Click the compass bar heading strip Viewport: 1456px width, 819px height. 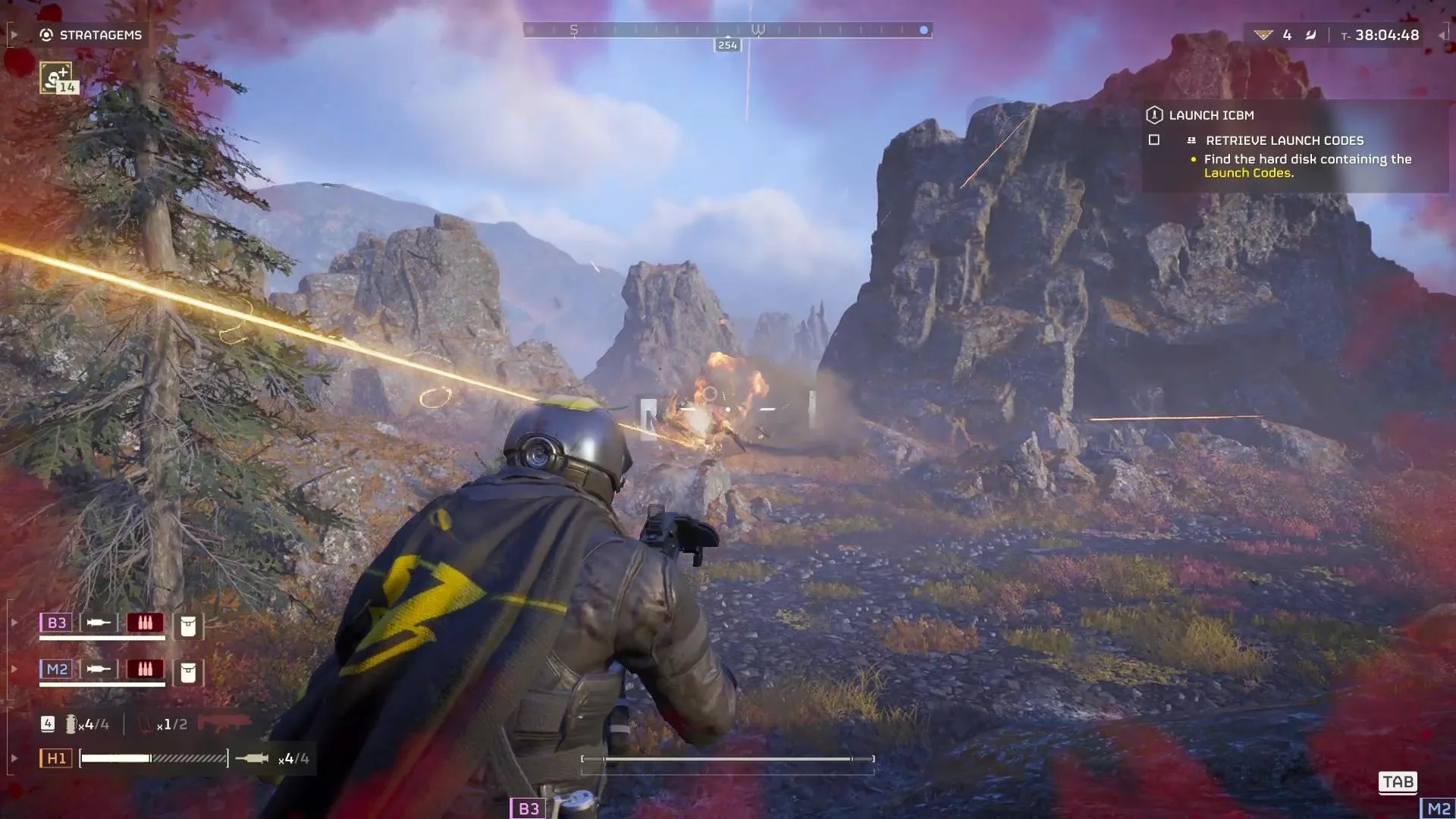tap(727, 30)
